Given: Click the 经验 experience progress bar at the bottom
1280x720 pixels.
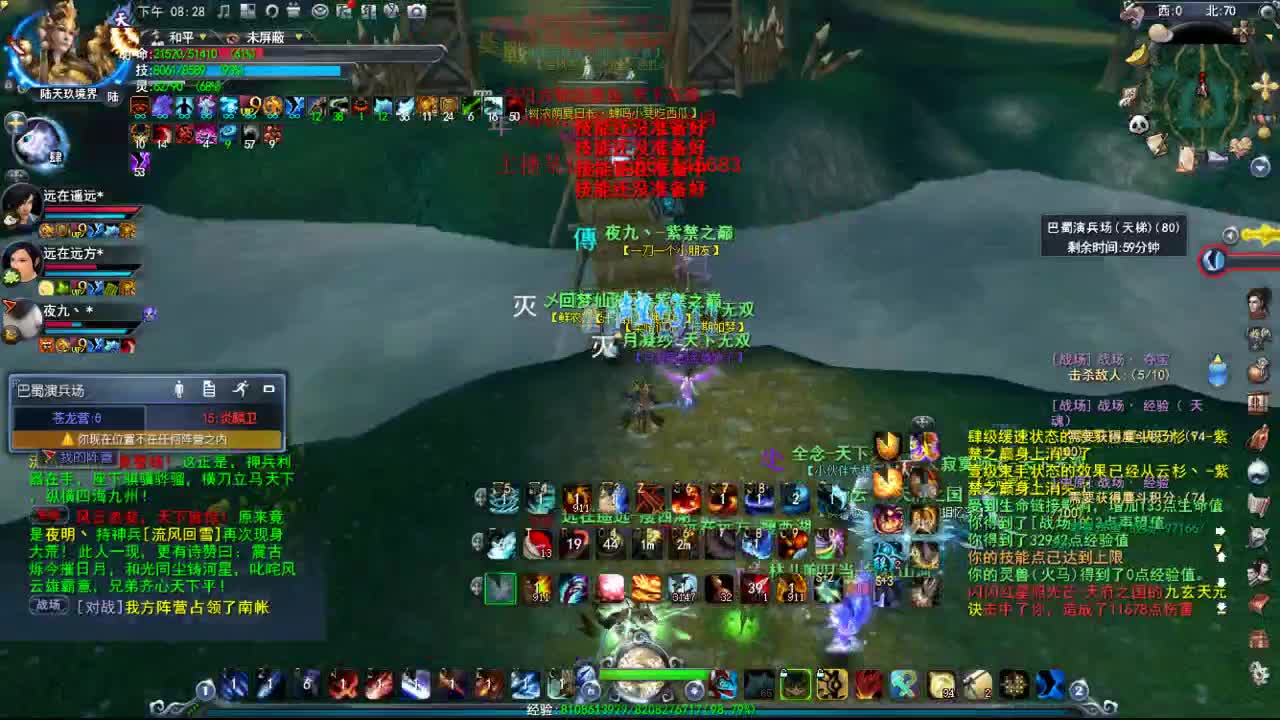Looking at the screenshot, I should coord(640,712).
